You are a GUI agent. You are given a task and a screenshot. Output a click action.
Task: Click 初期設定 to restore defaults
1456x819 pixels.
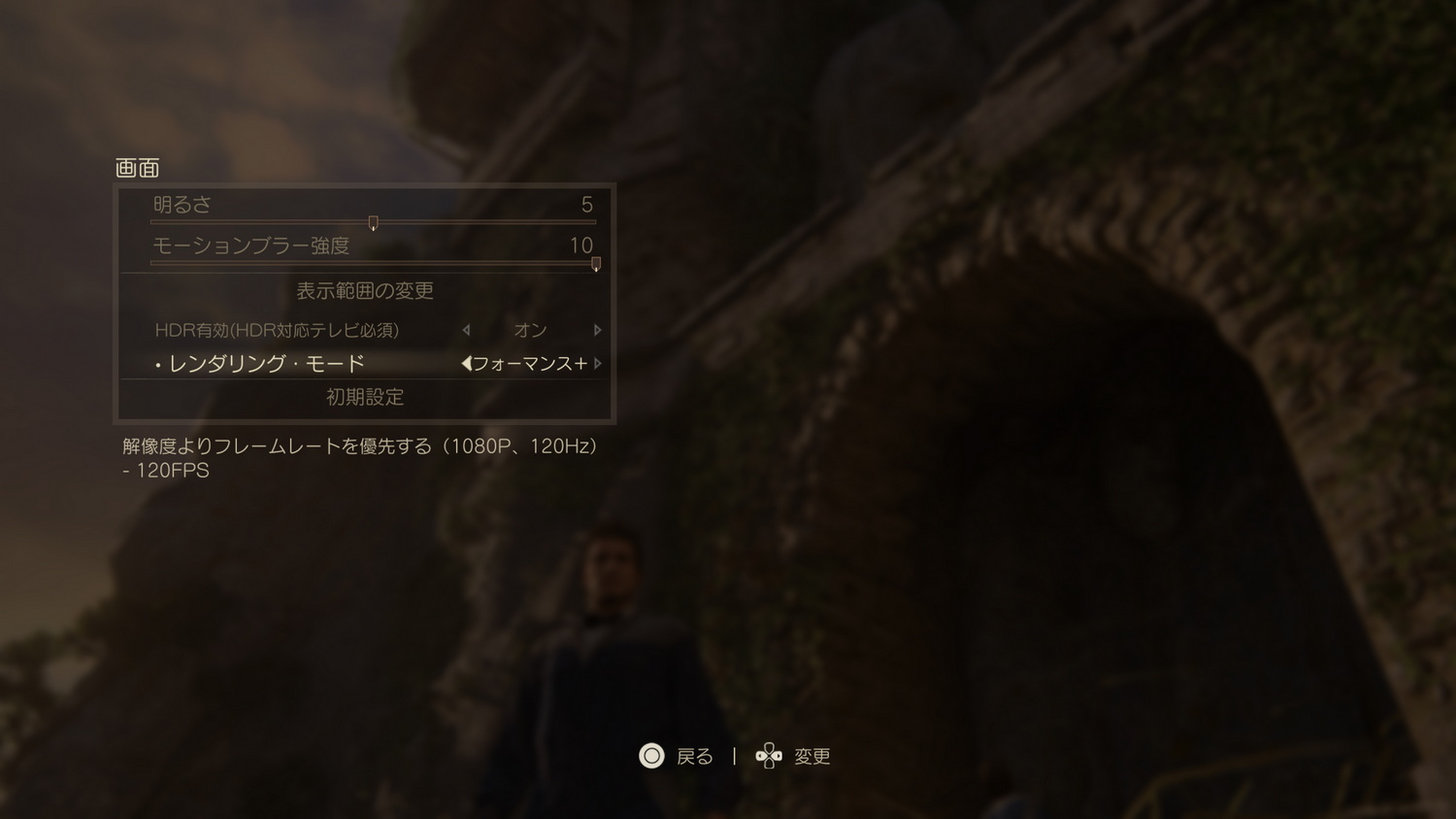(364, 396)
